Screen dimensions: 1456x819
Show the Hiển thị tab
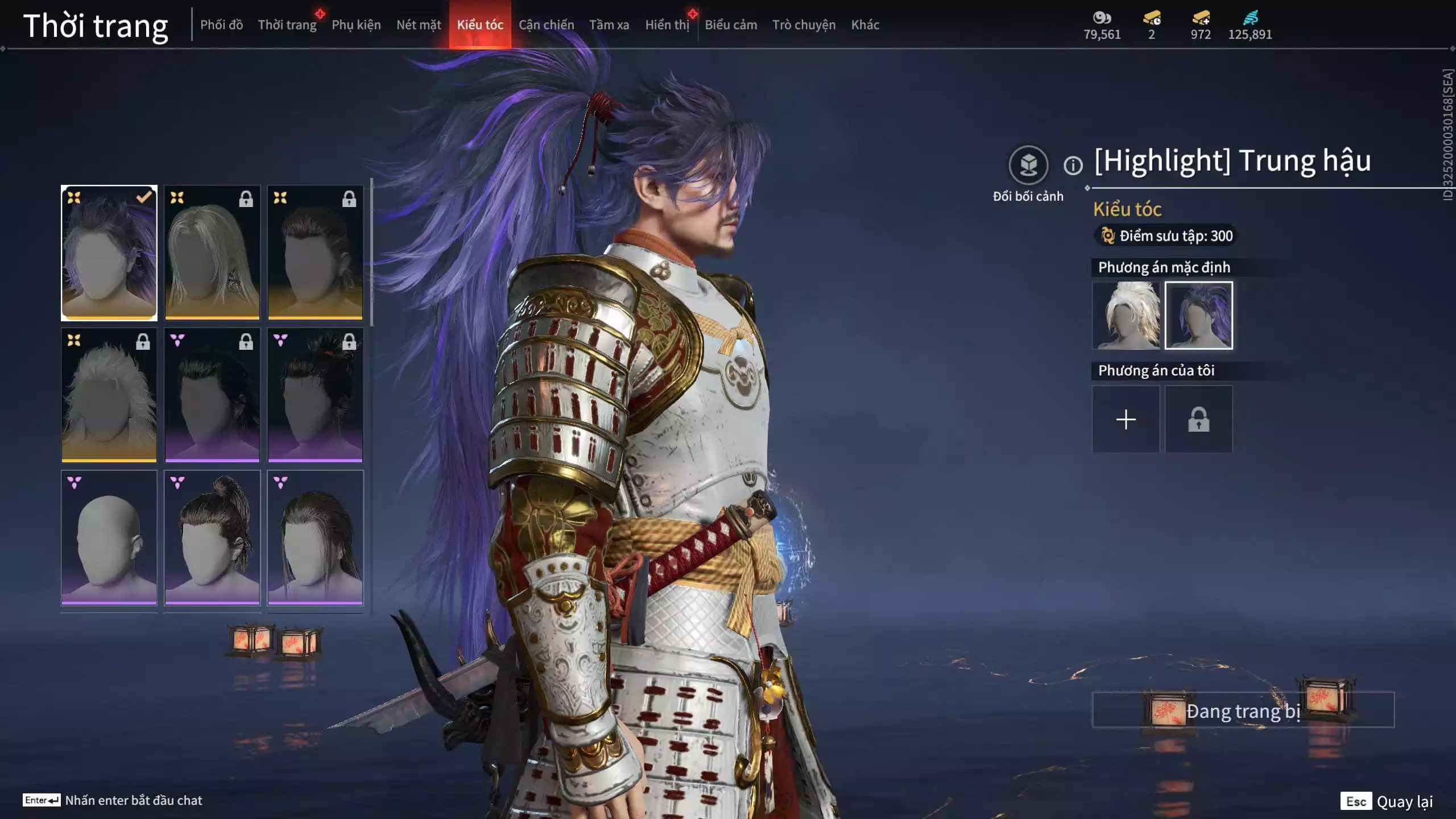click(667, 25)
